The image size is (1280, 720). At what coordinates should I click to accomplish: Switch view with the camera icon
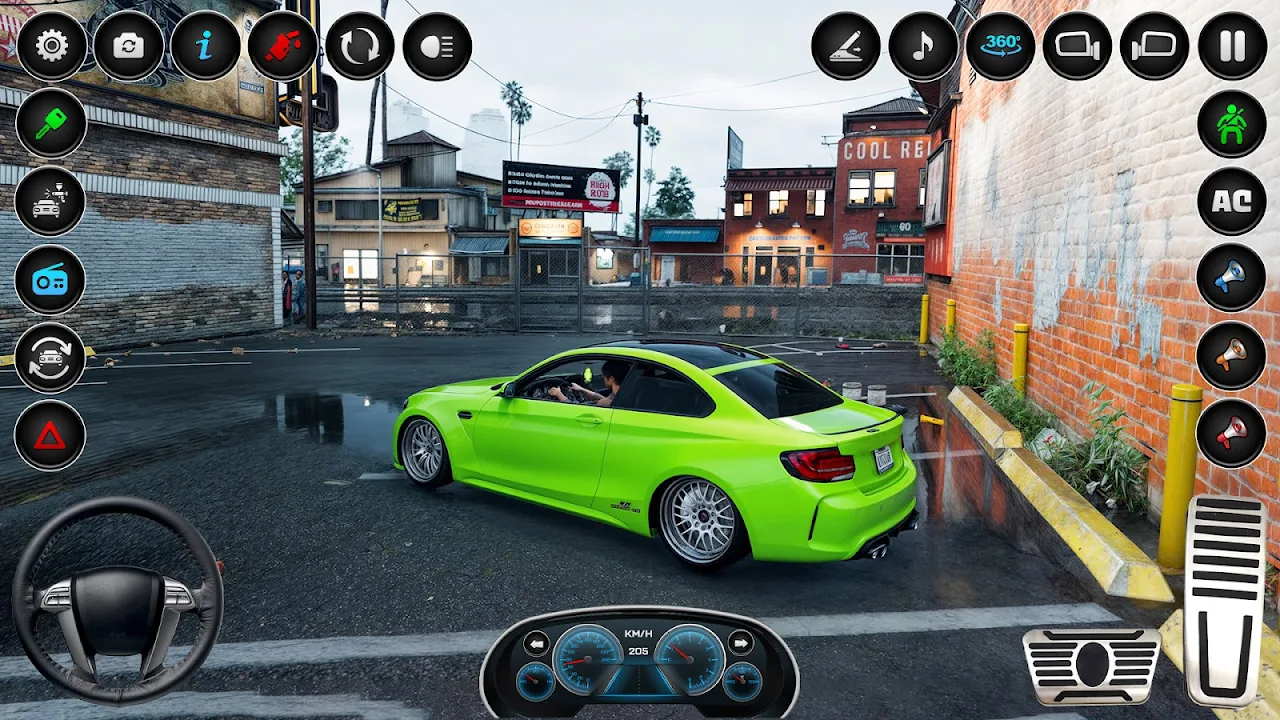[x=129, y=46]
